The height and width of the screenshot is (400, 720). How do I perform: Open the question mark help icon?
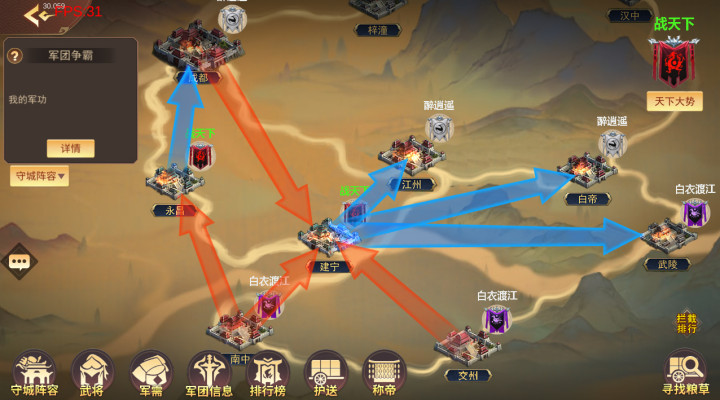pos(15,56)
